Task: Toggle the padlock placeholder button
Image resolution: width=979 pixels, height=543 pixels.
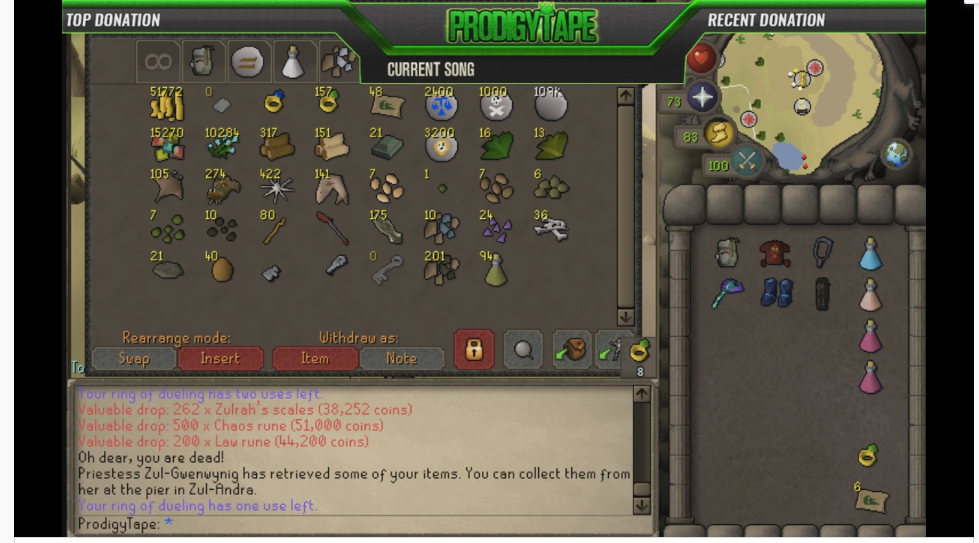Action: [474, 350]
